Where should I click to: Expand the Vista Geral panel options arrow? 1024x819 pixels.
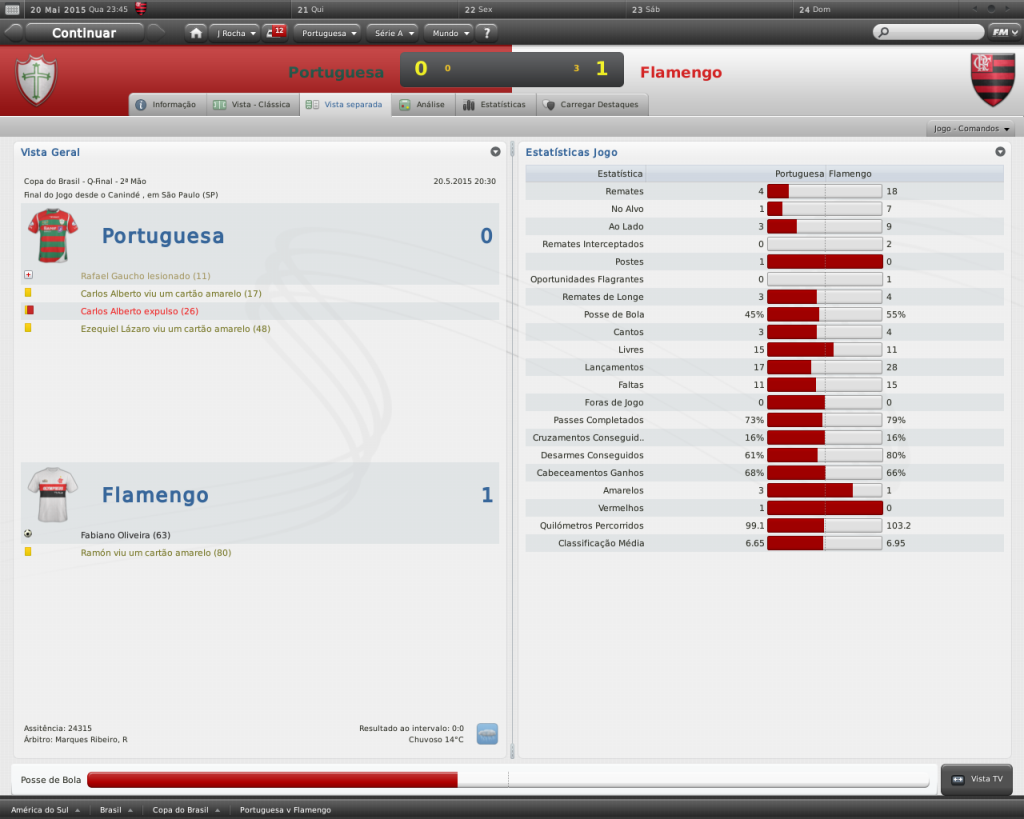(x=495, y=152)
